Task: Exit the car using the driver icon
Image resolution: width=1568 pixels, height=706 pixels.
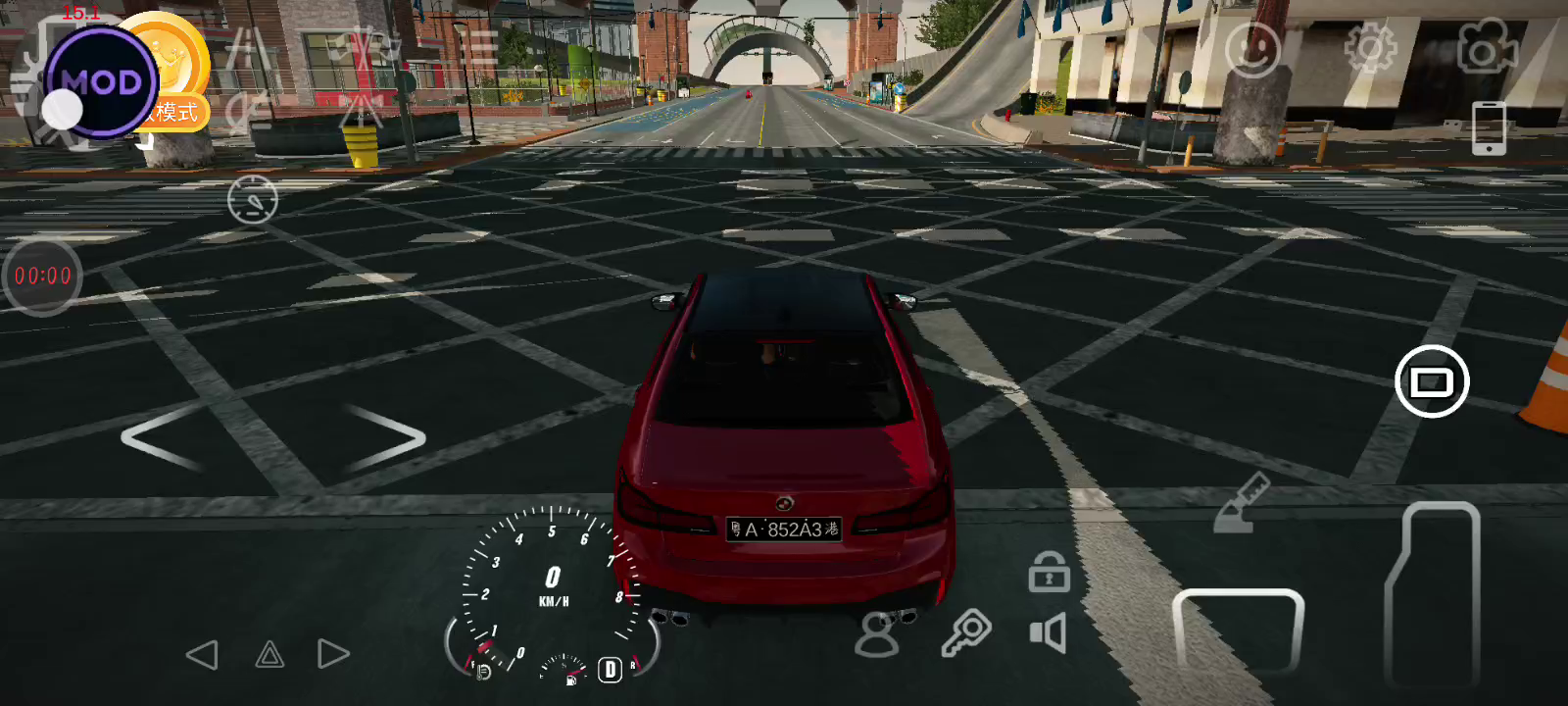Action: (877, 634)
